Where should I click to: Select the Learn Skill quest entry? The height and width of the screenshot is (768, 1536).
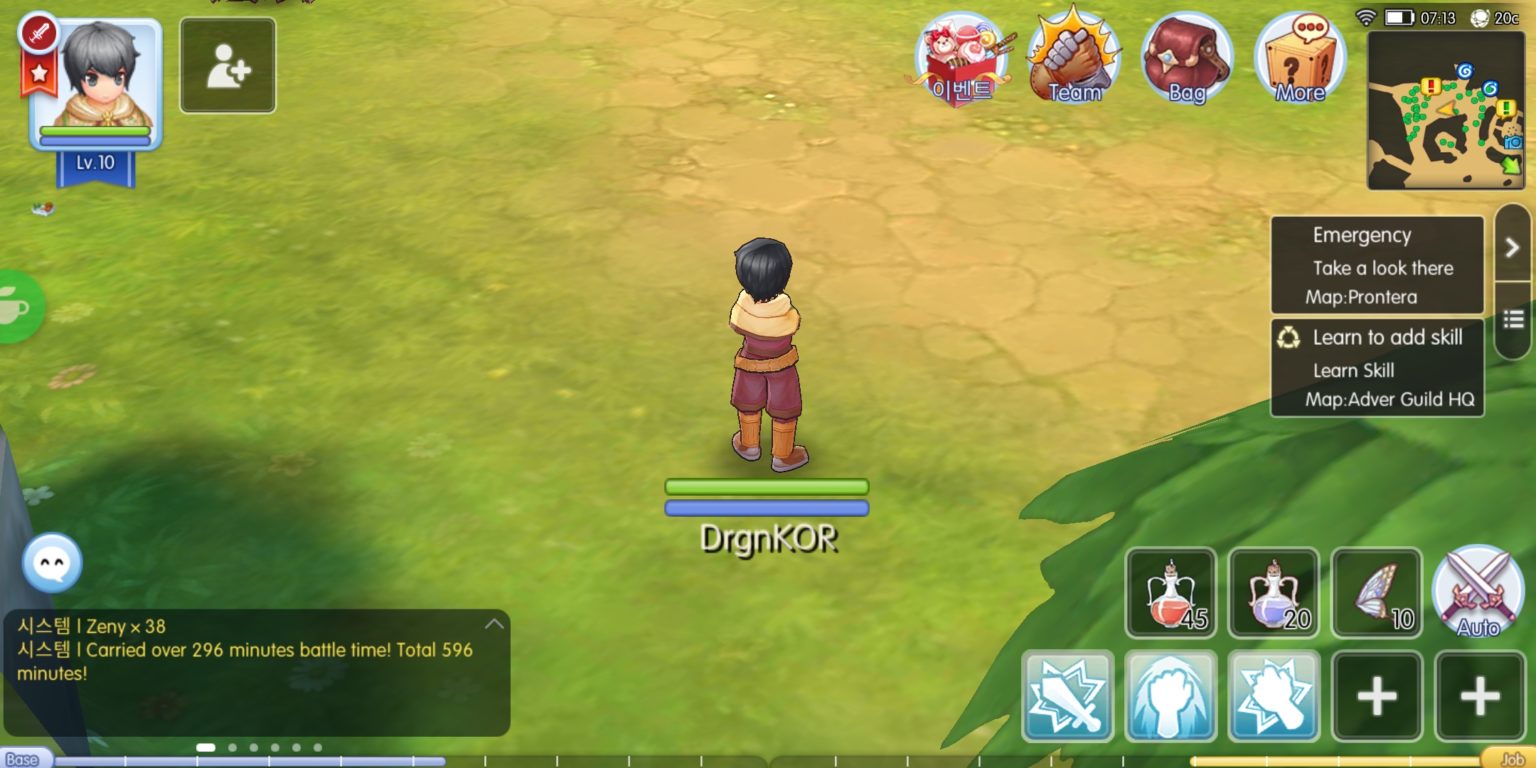click(1377, 368)
